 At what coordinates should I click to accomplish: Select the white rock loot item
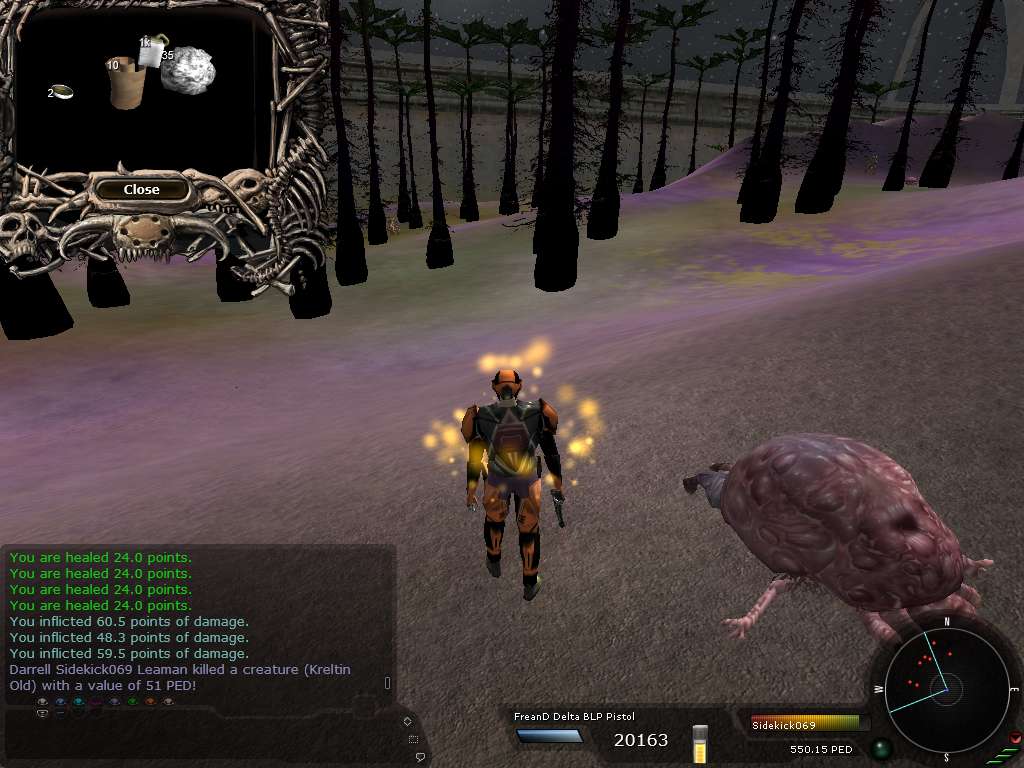[189, 71]
